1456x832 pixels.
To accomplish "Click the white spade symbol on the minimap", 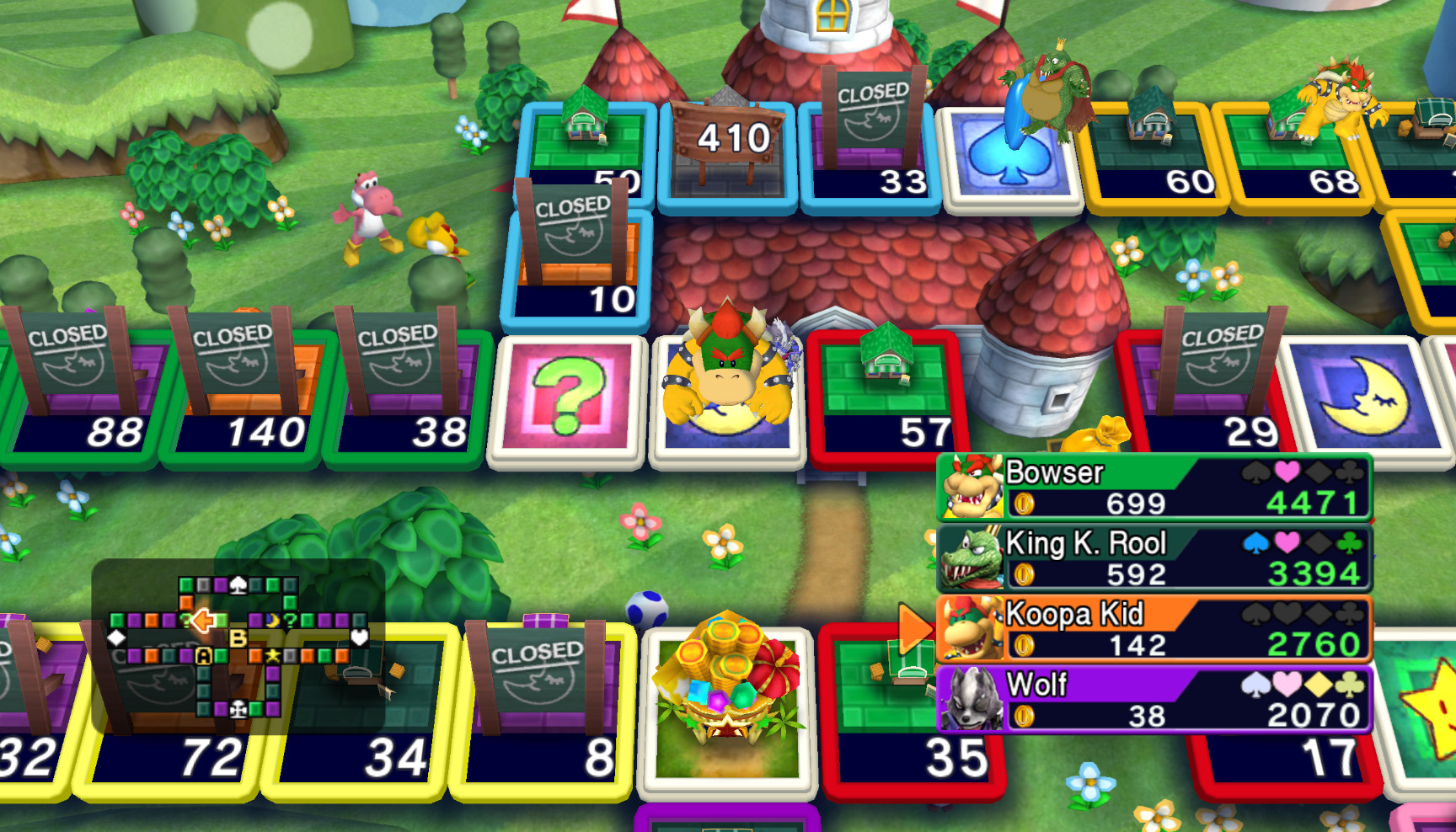I will [238, 584].
